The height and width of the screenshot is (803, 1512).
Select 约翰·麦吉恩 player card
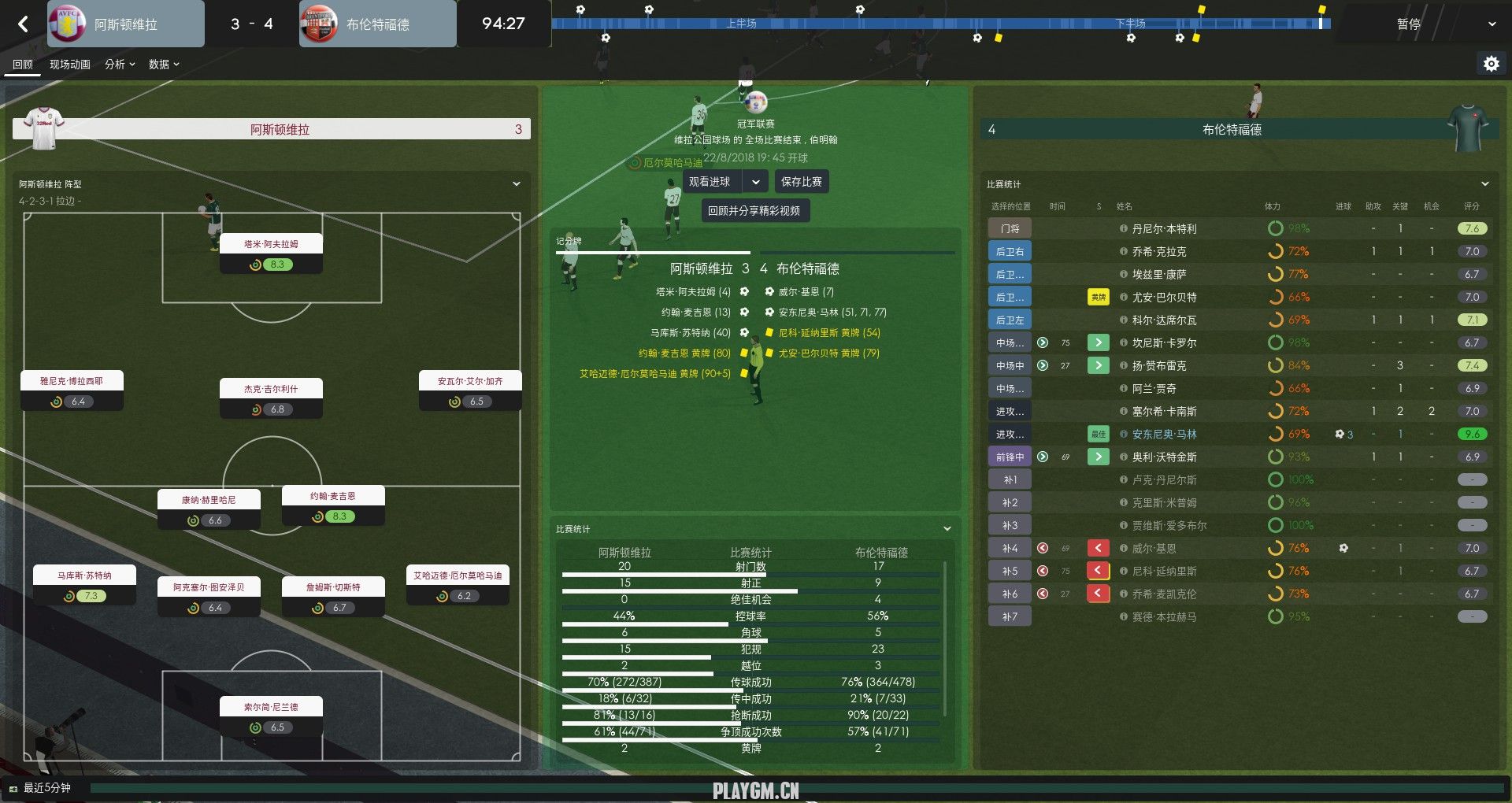coord(333,496)
